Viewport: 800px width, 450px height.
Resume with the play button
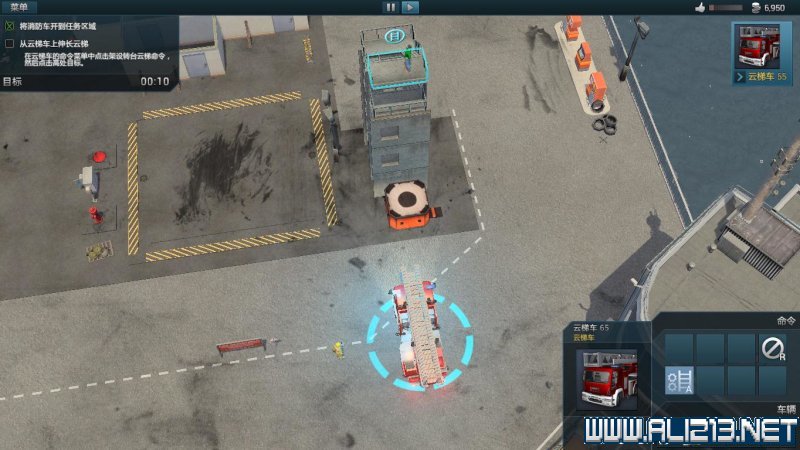410,7
